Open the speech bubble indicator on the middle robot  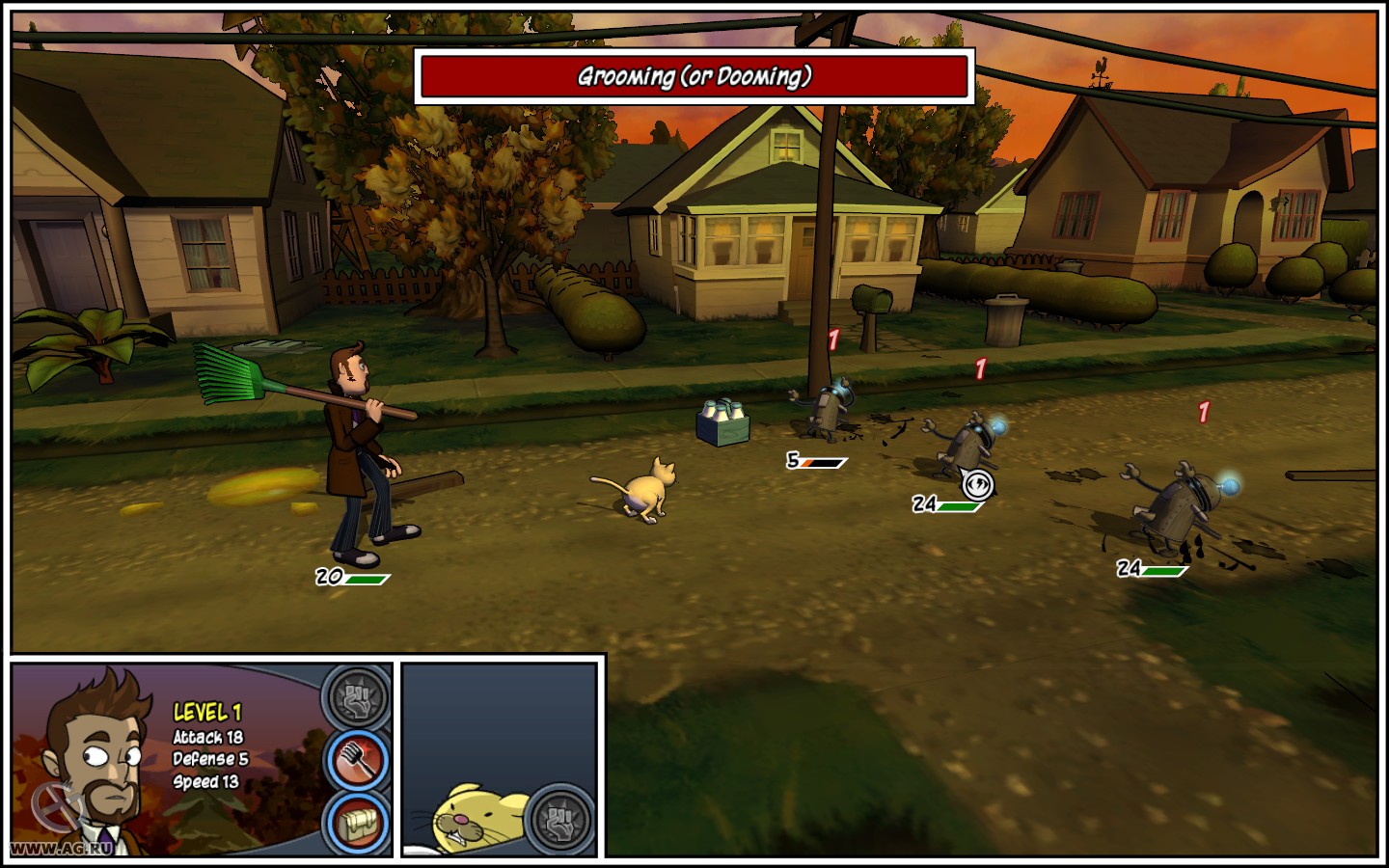tap(980, 482)
